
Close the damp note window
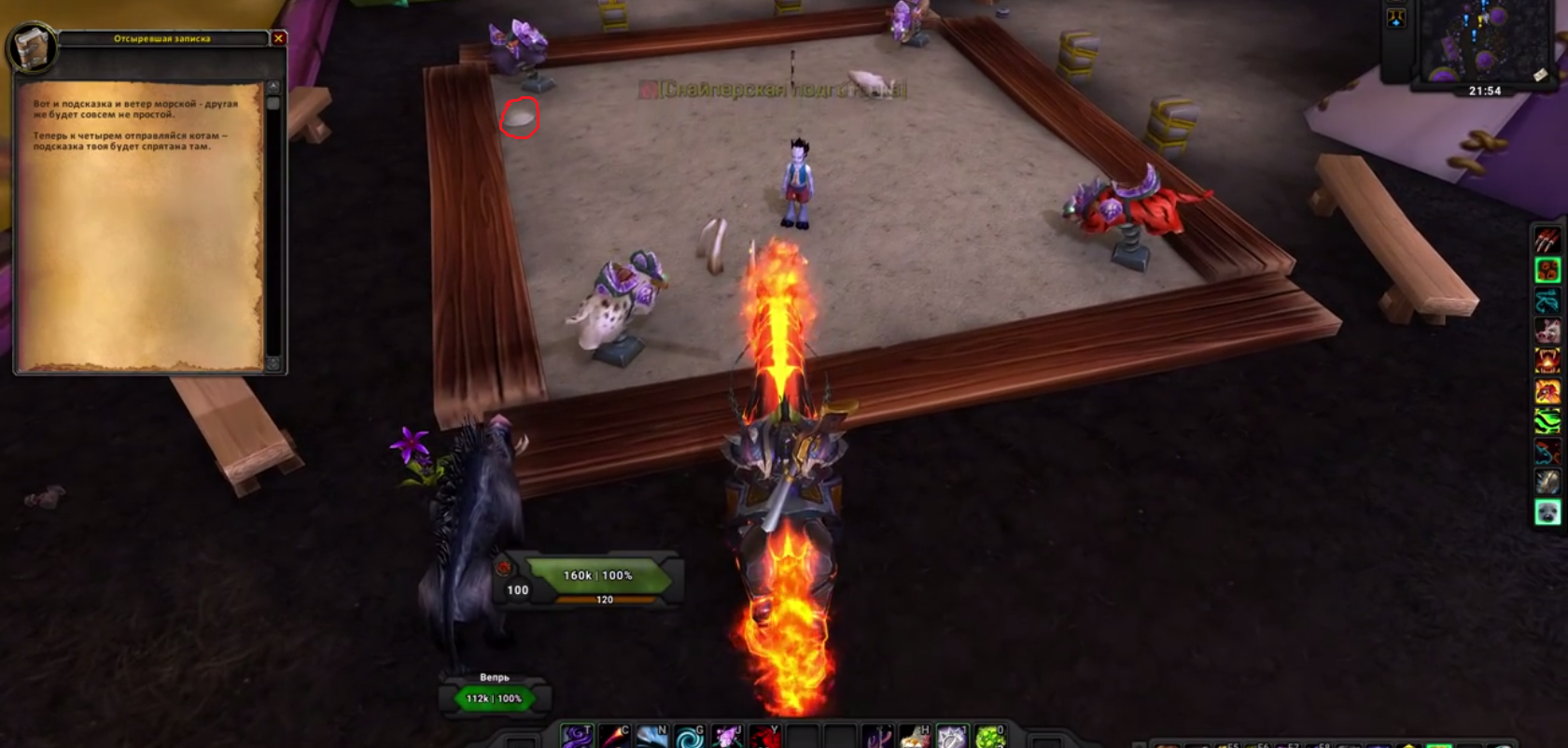tap(278, 38)
